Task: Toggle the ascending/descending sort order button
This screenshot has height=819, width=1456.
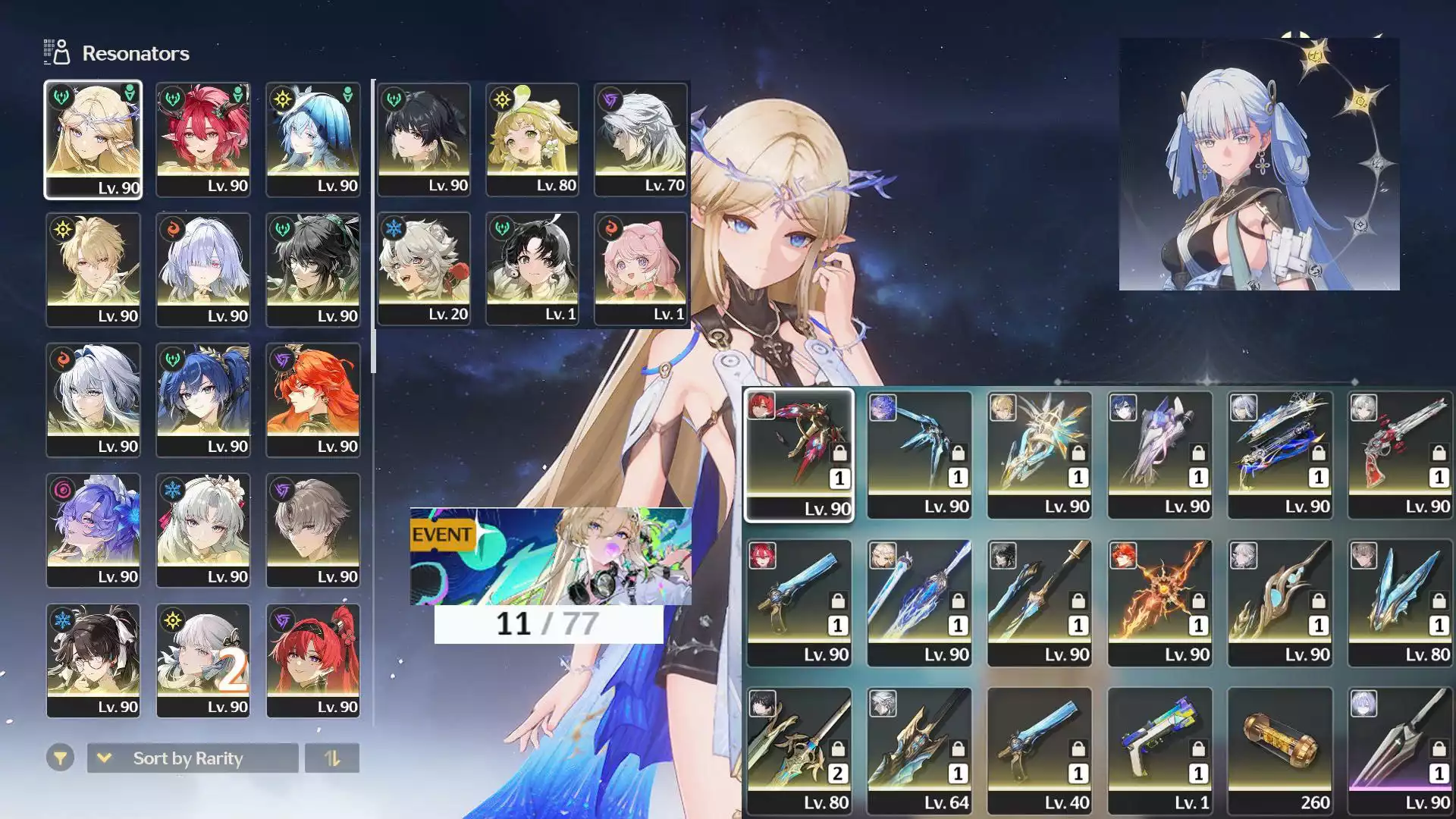Action: 332,758
